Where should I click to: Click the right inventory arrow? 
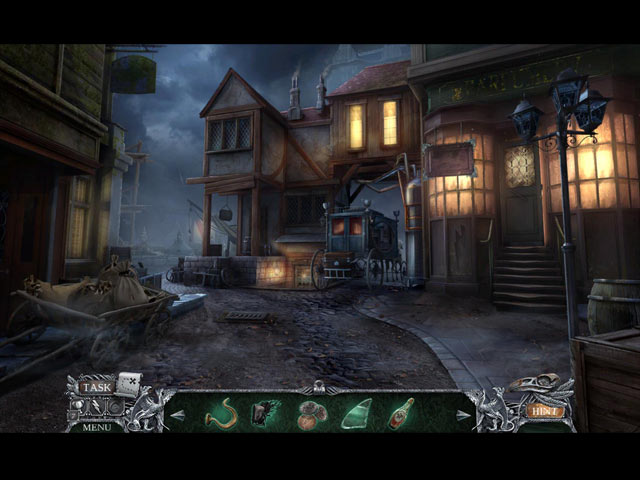pos(463,414)
